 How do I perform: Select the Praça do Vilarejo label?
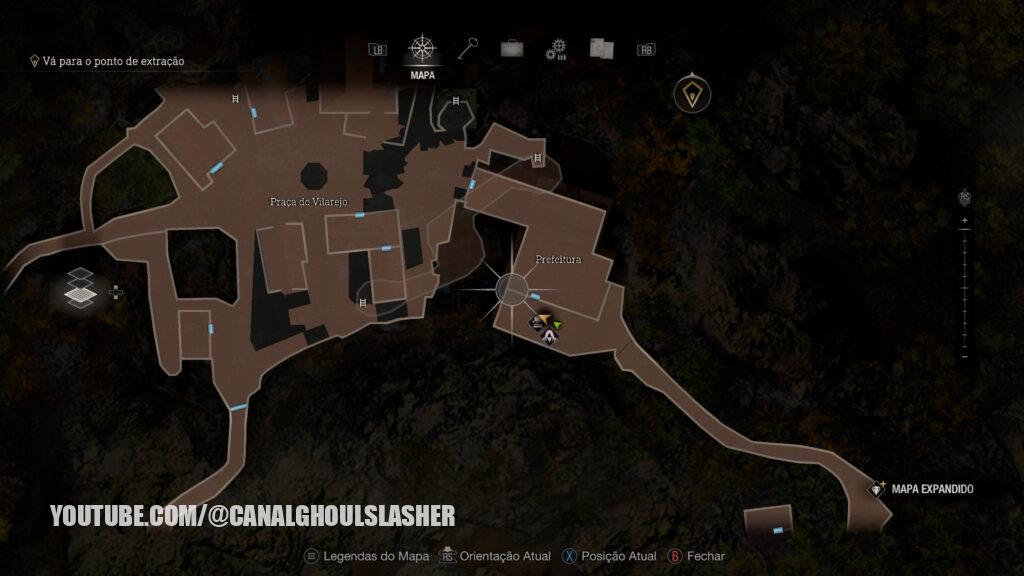[308, 202]
